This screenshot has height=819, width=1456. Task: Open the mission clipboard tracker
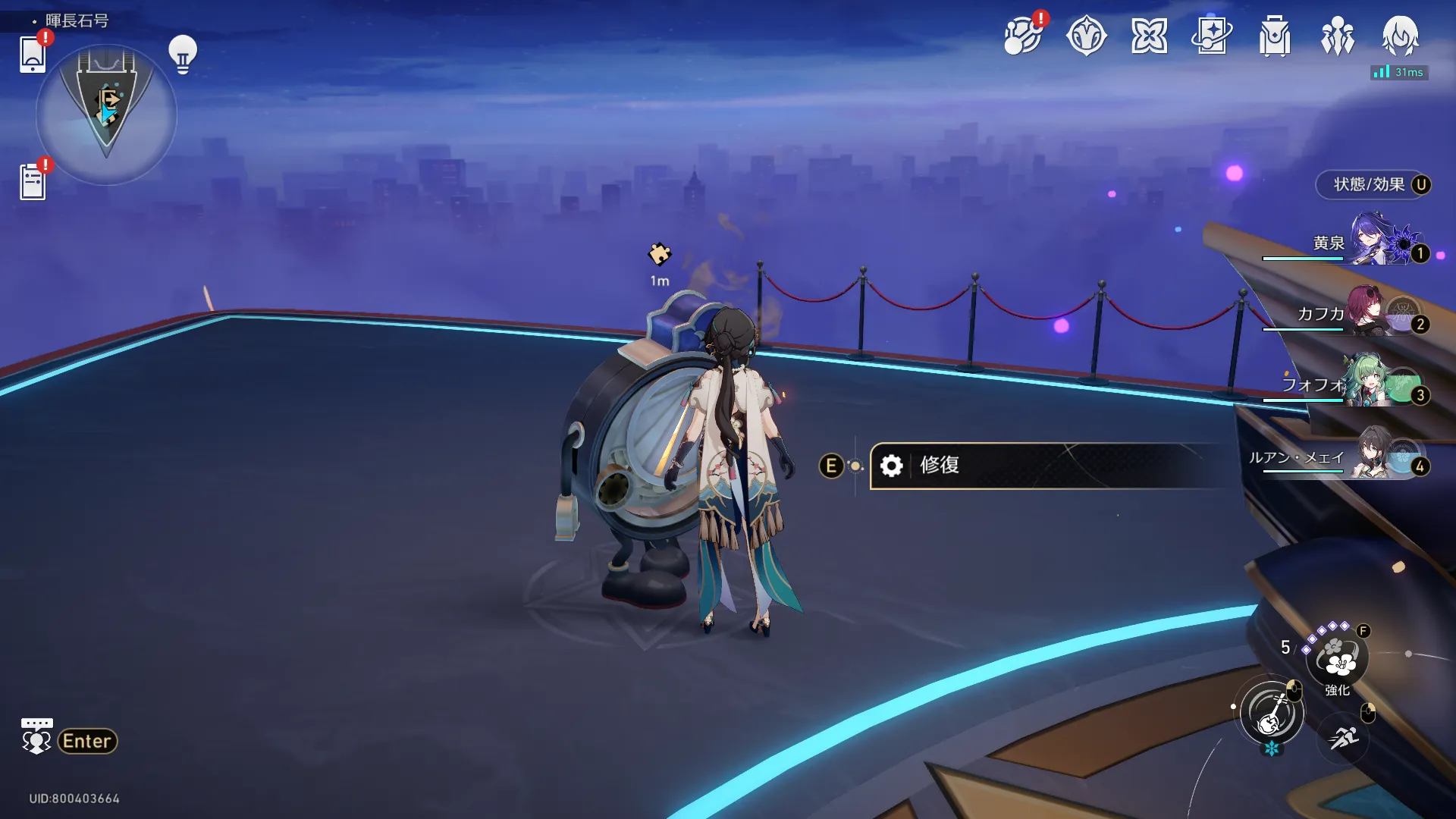[x=33, y=182]
